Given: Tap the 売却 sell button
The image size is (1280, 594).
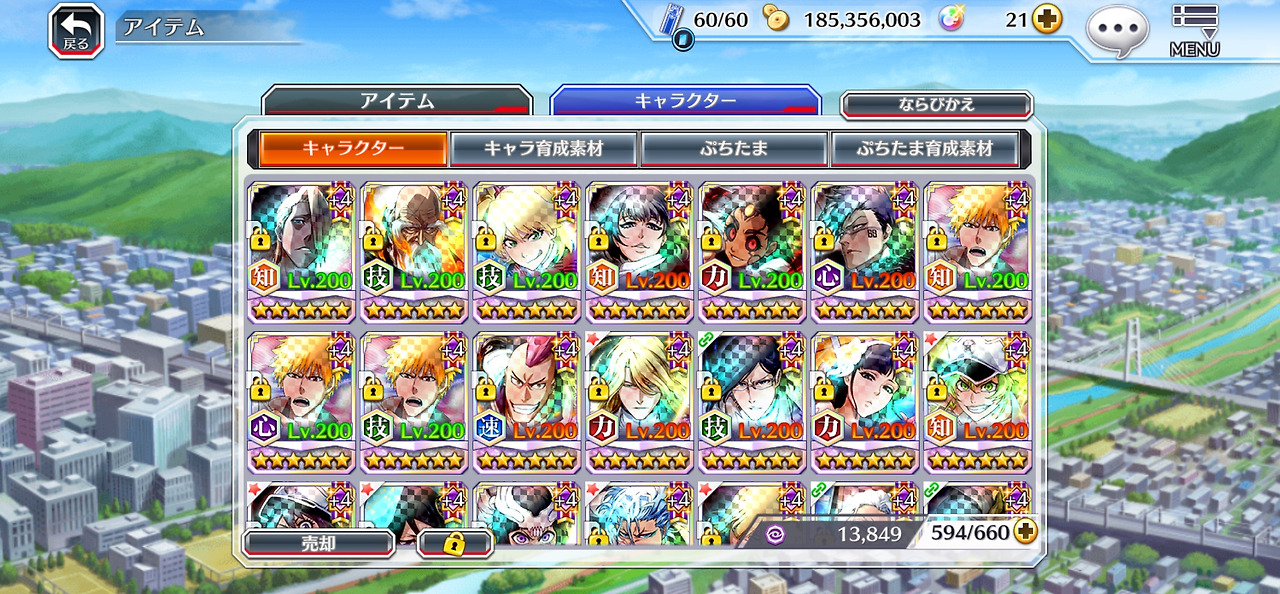Looking at the screenshot, I should click(318, 543).
